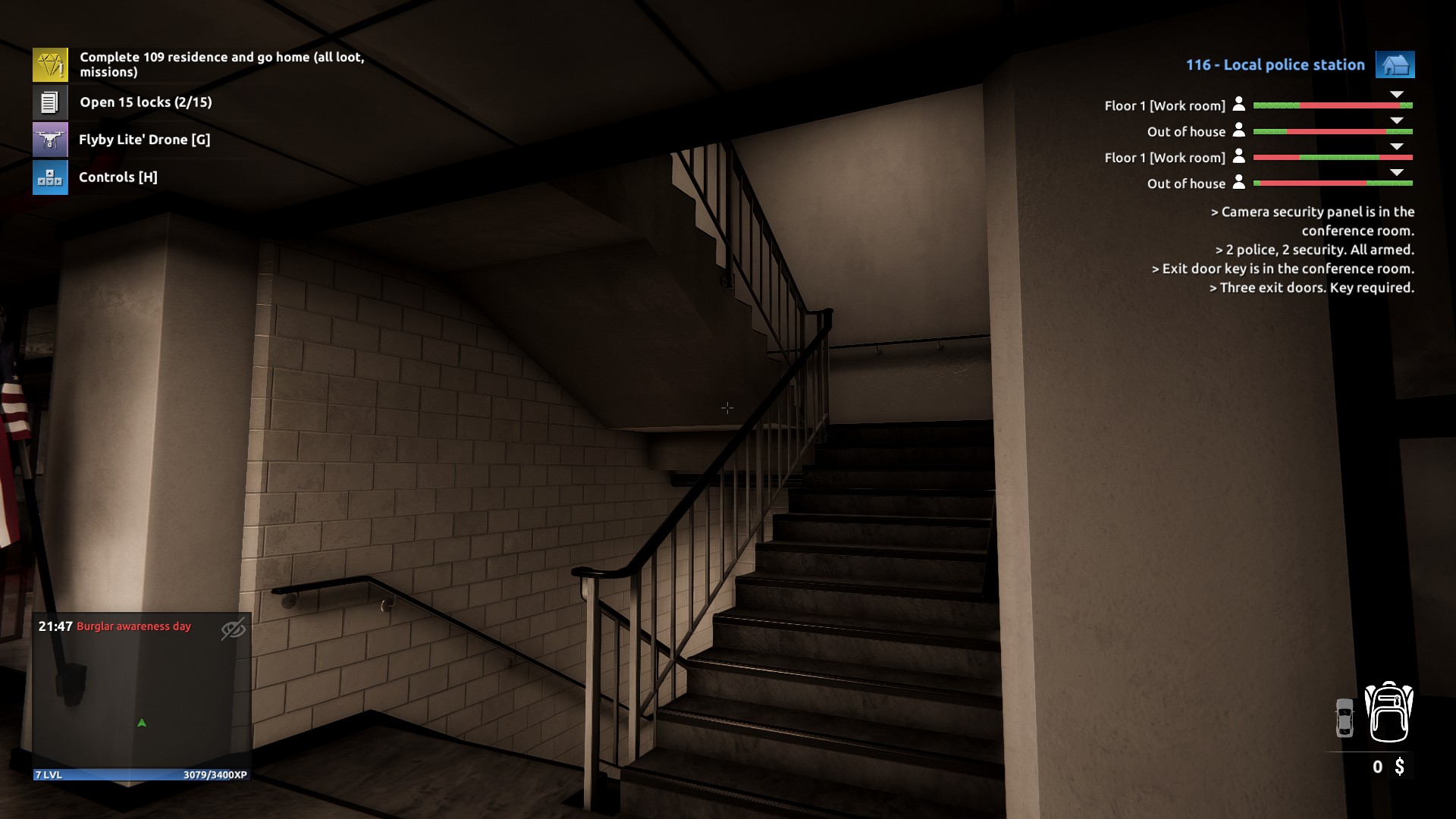This screenshot has width=1456, height=819.
Task: Select the person icon on the last NPC row
Action: [x=1240, y=184]
